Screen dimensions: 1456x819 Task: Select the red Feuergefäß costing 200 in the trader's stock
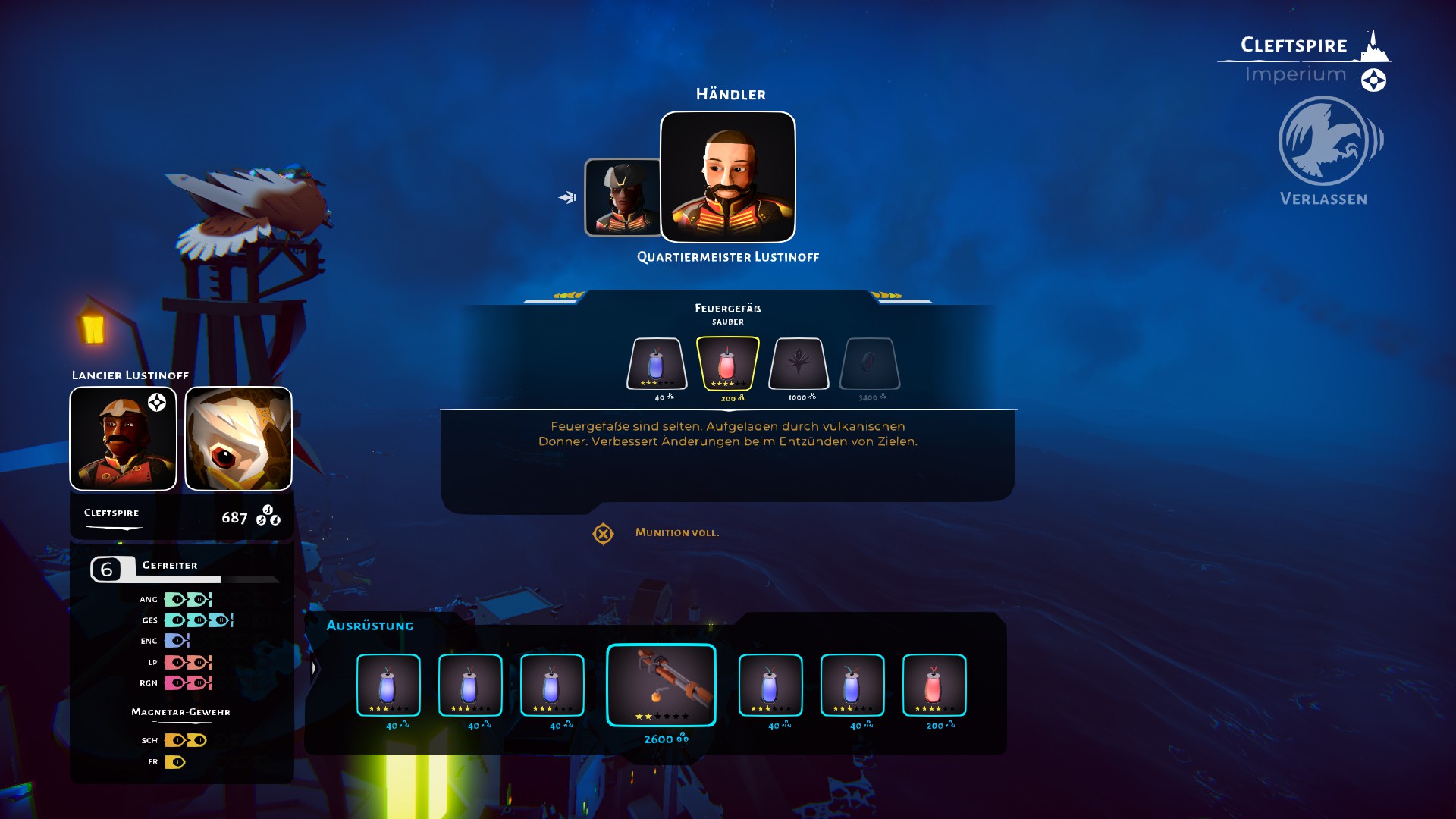(x=727, y=364)
